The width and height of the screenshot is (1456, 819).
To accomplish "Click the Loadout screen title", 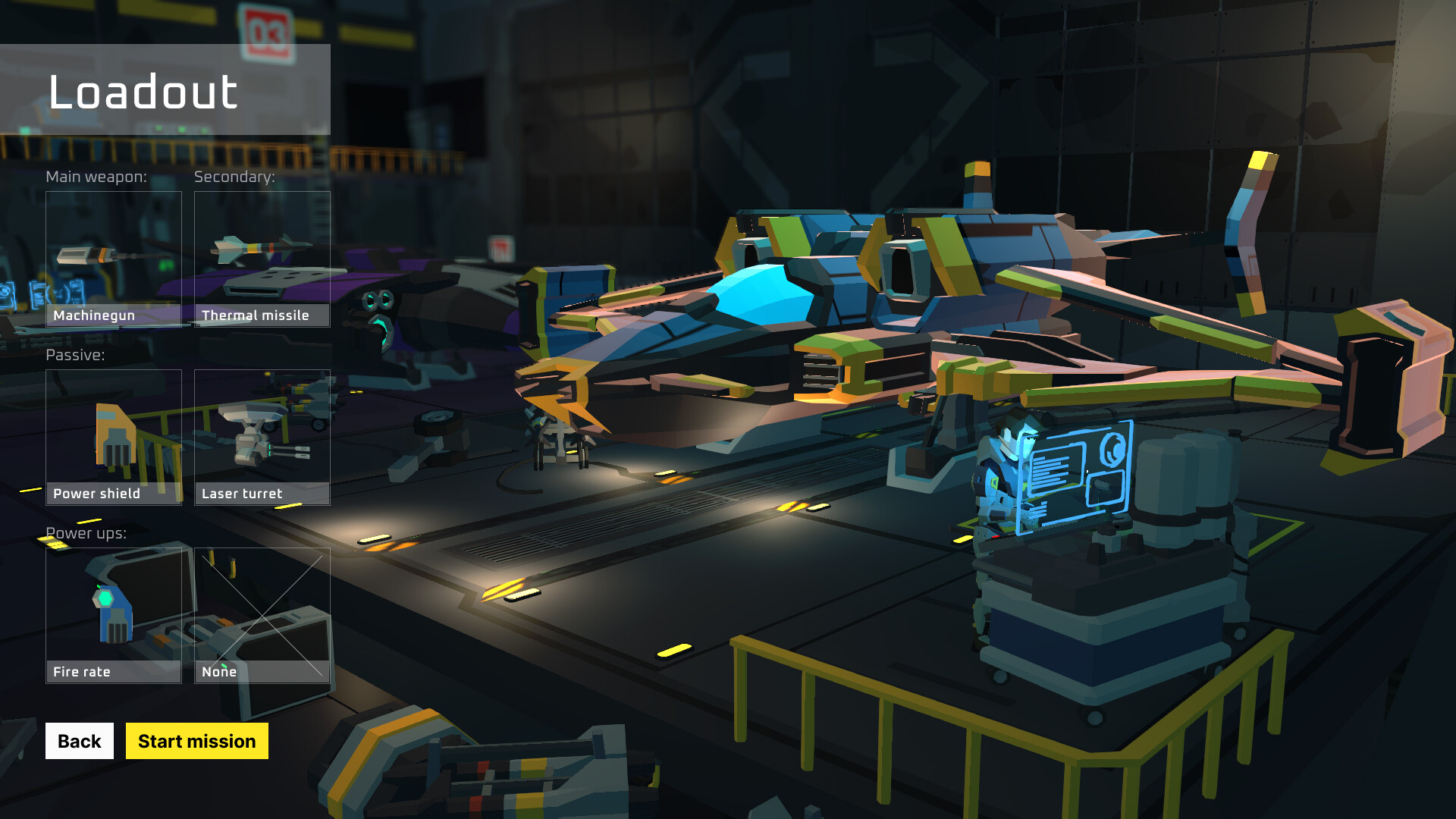I will 143,92.
